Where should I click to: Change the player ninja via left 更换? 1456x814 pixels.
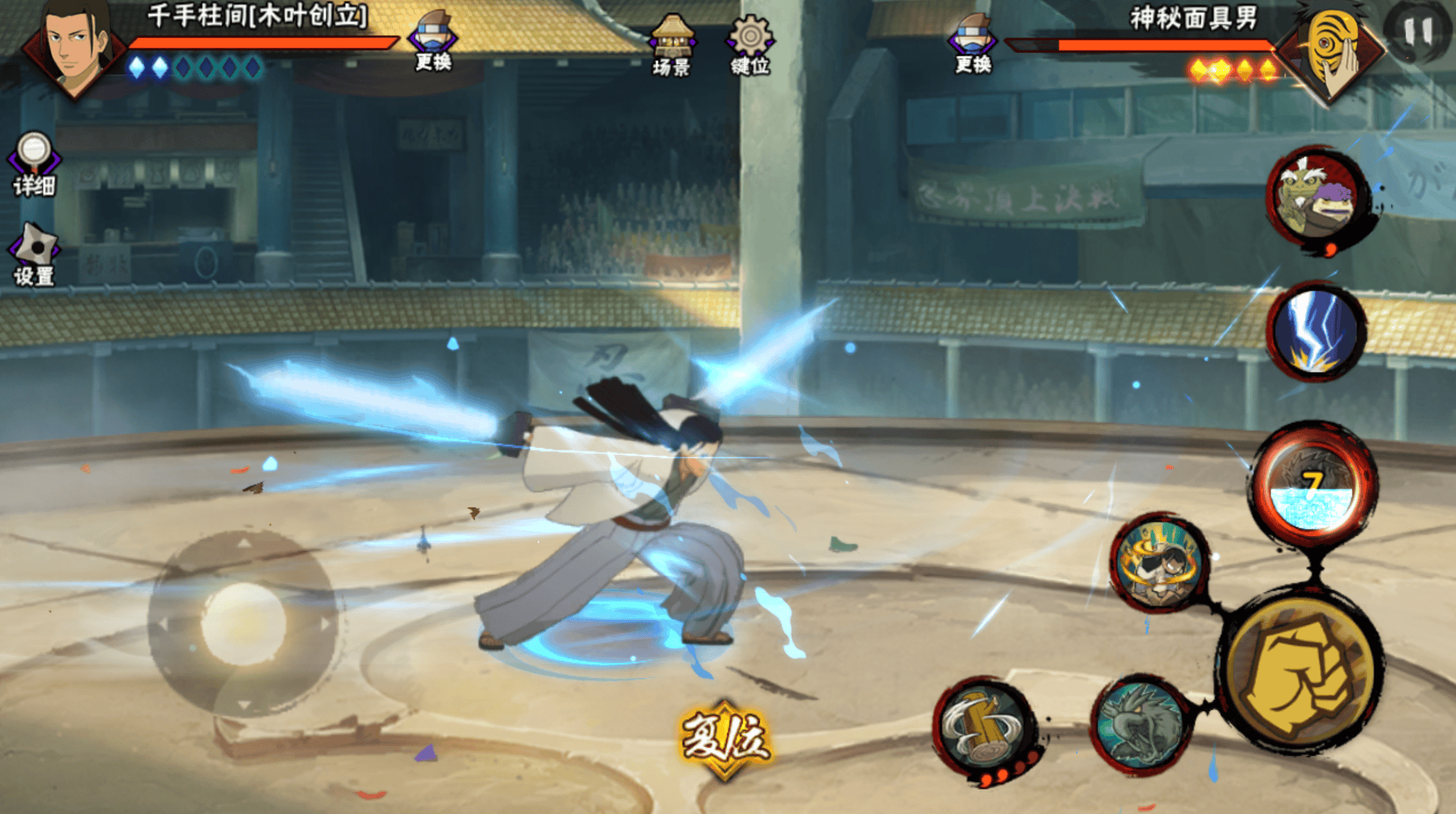pos(433,42)
